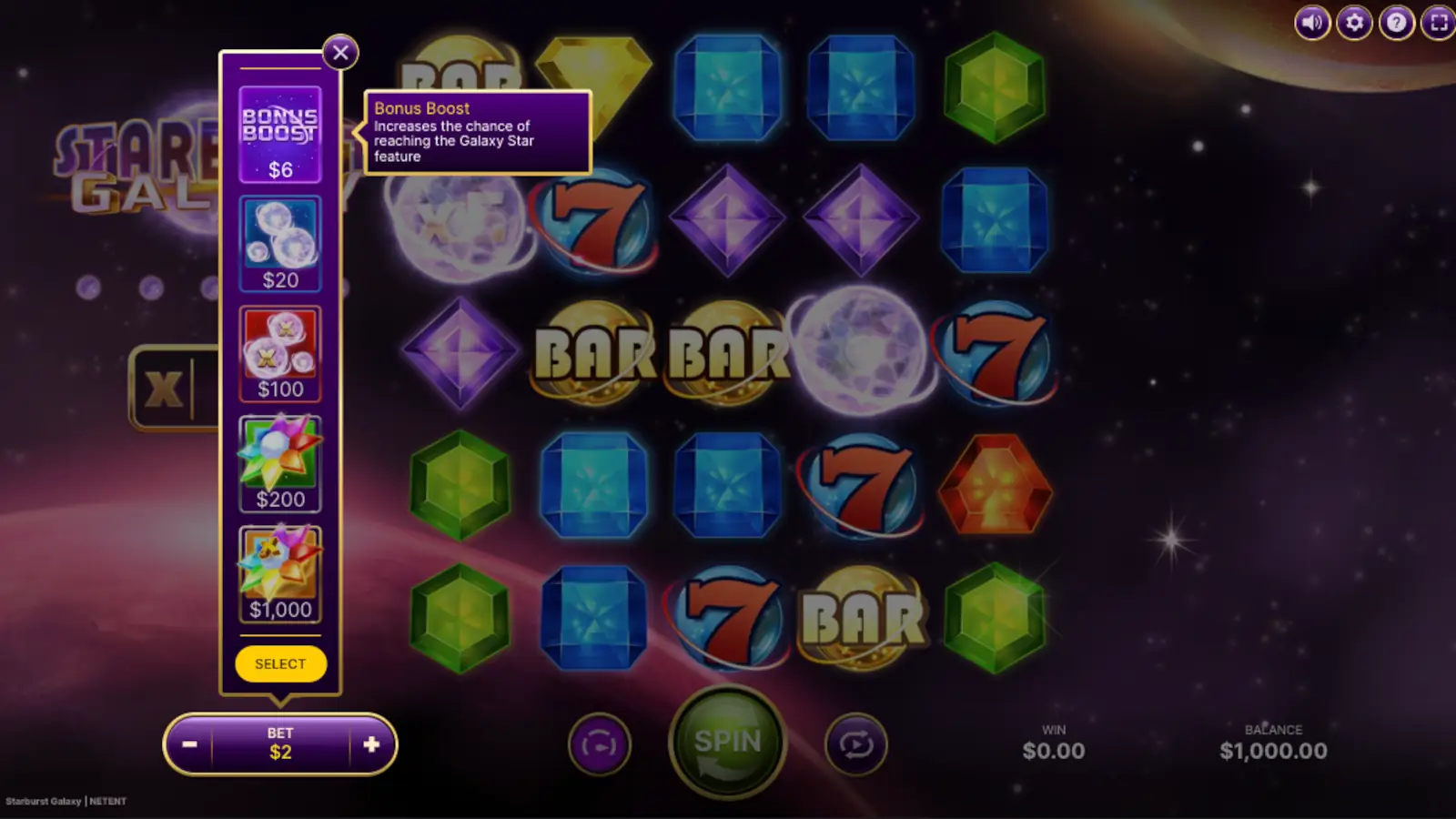Select the $200 rainbow star bet option
This screenshot has height=819, width=1456.
coord(280,462)
